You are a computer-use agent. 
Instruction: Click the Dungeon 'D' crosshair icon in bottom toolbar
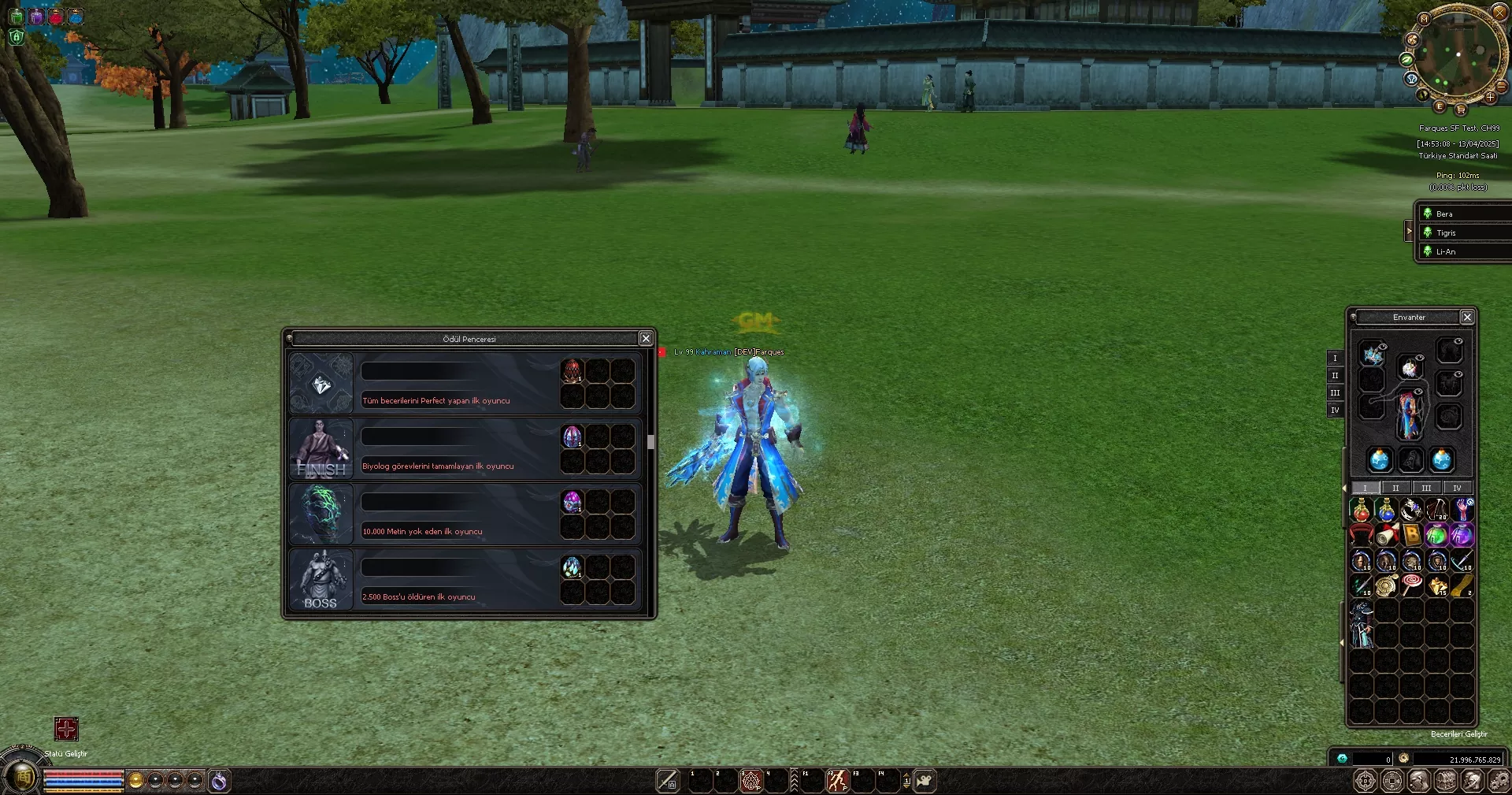tap(1365, 780)
